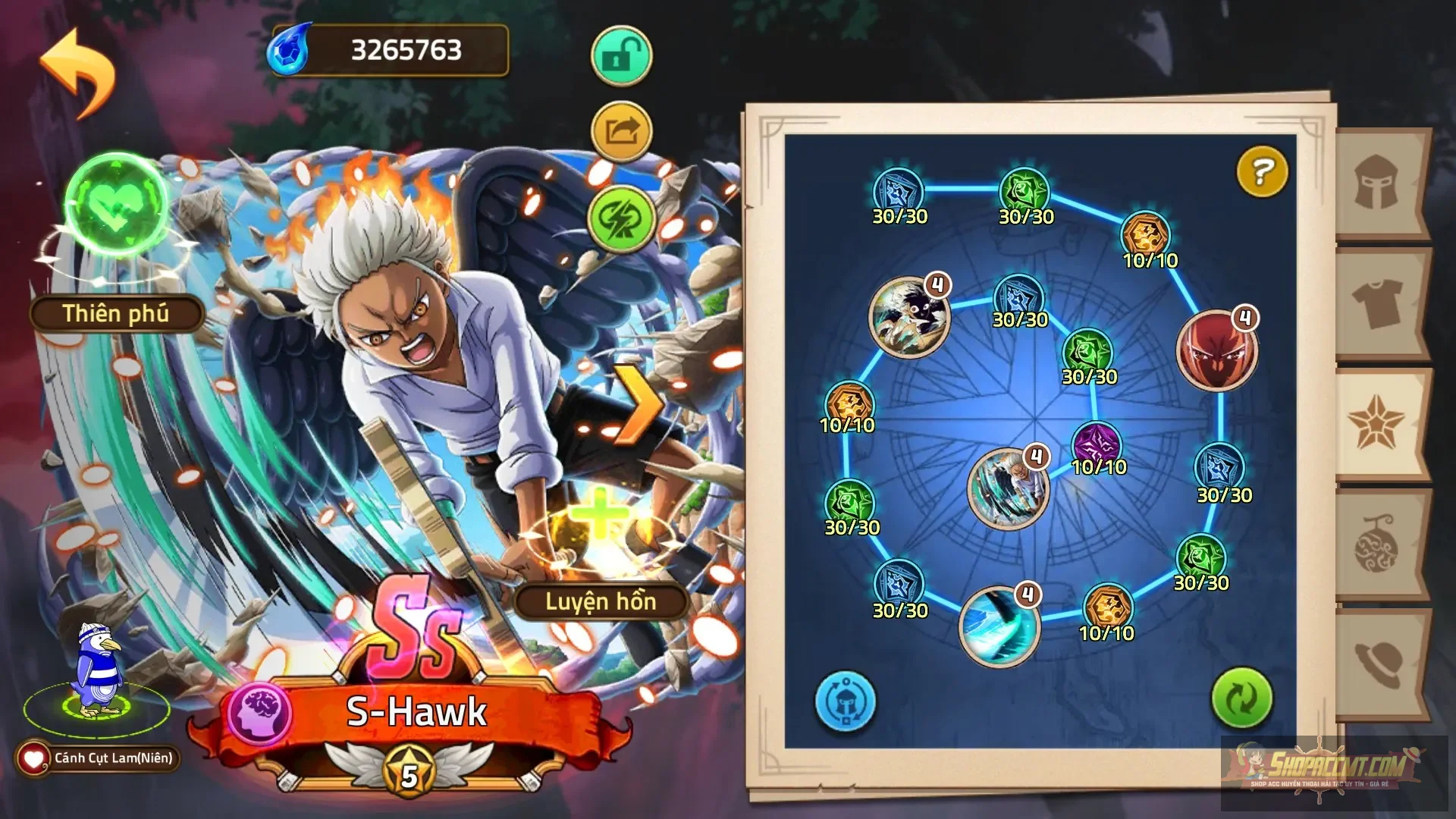
Task: Activate the green lightning swap button
Action: click(x=621, y=218)
